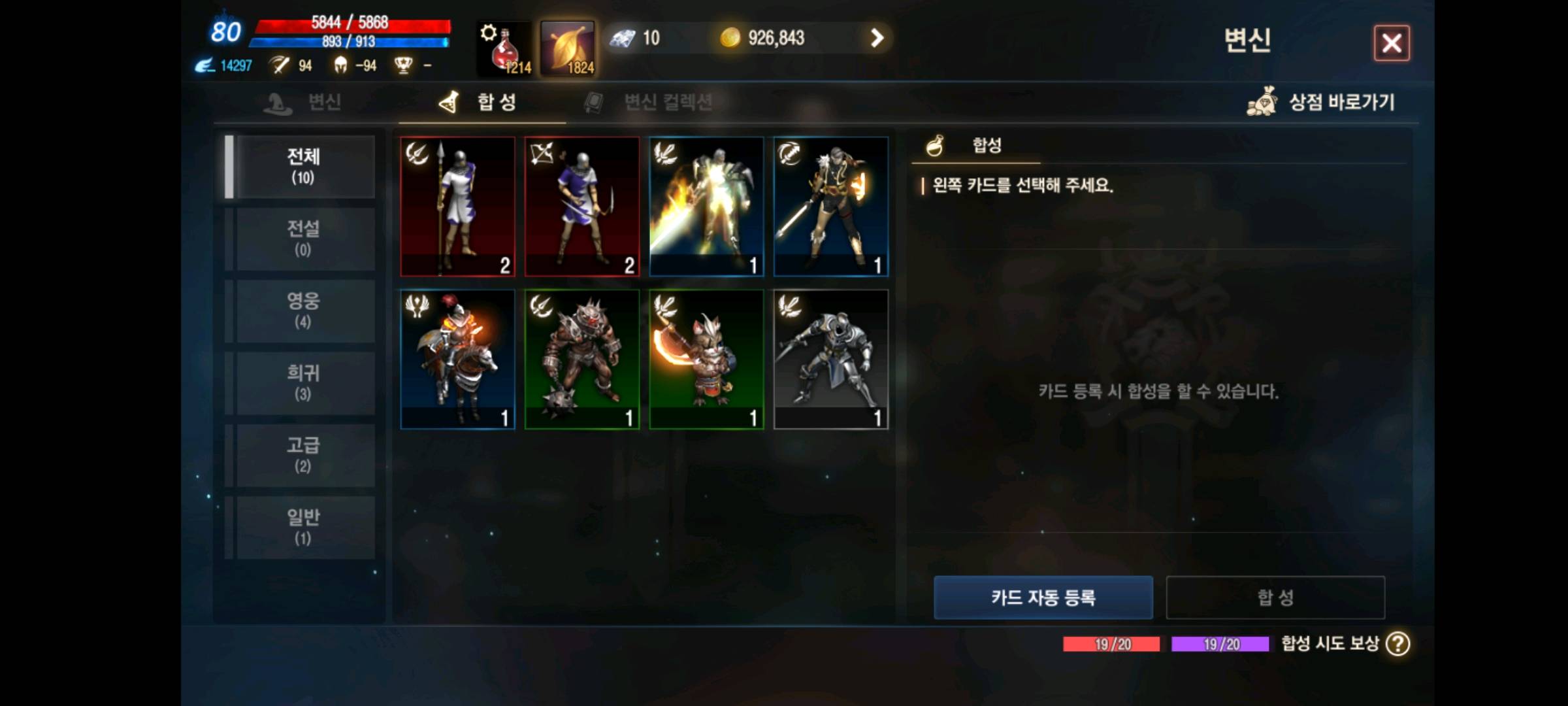Click the defense helmet icon showing -94

342,66
